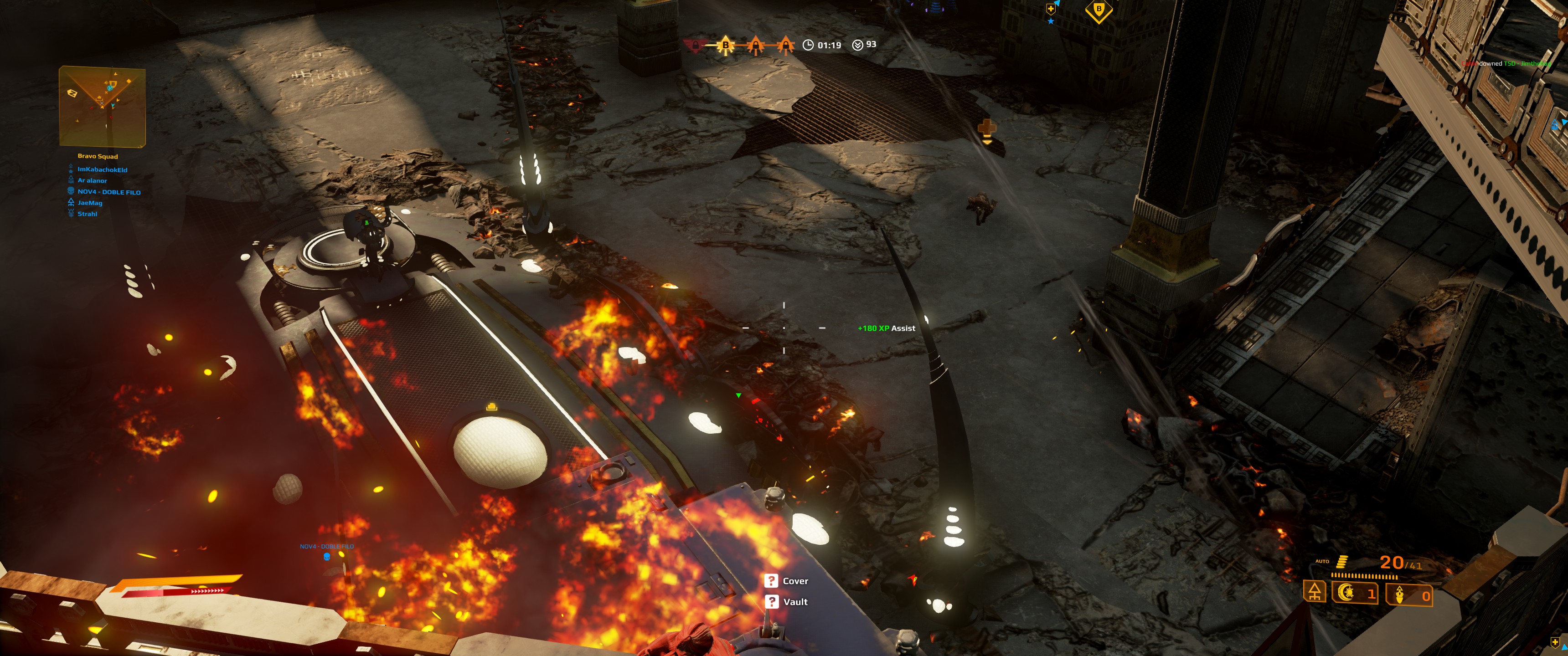1568x656 pixels.
Task: Click the triangle rune class icon
Action: click(x=1315, y=591)
